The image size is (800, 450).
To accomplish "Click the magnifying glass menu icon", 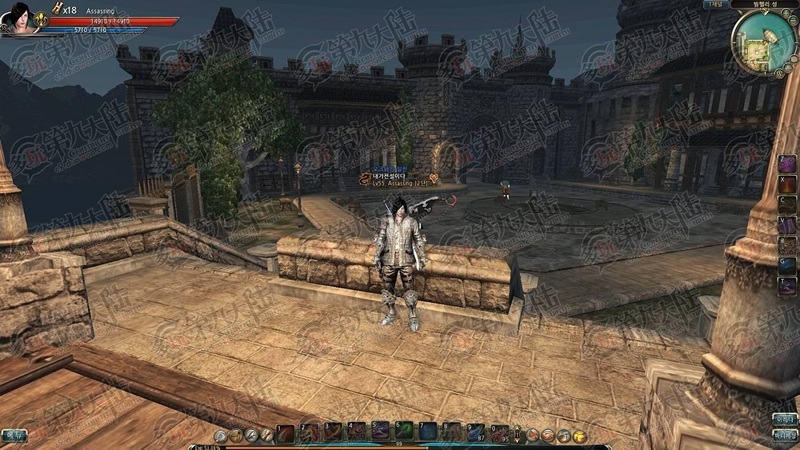I will (220, 436).
